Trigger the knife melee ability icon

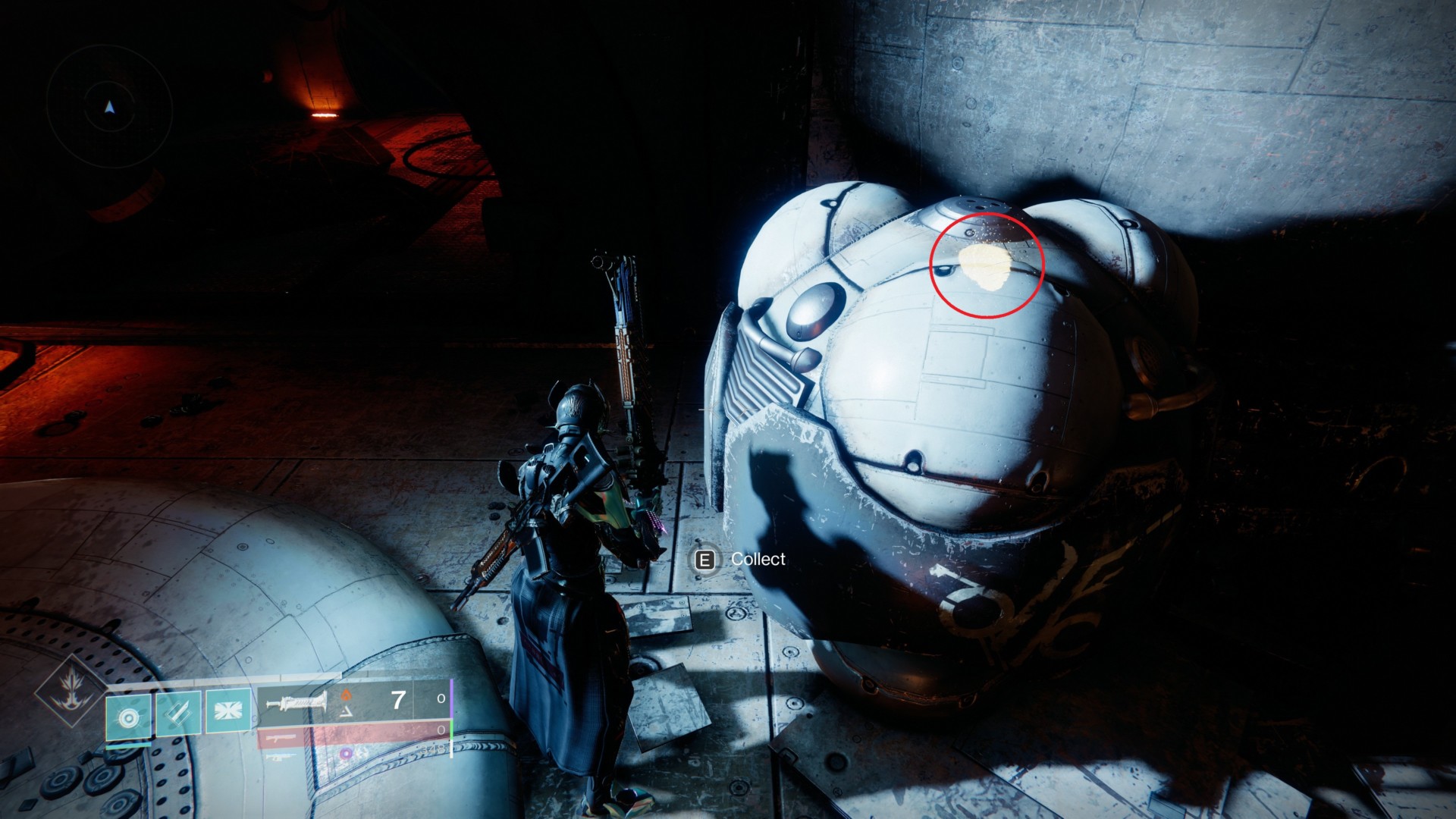(179, 714)
